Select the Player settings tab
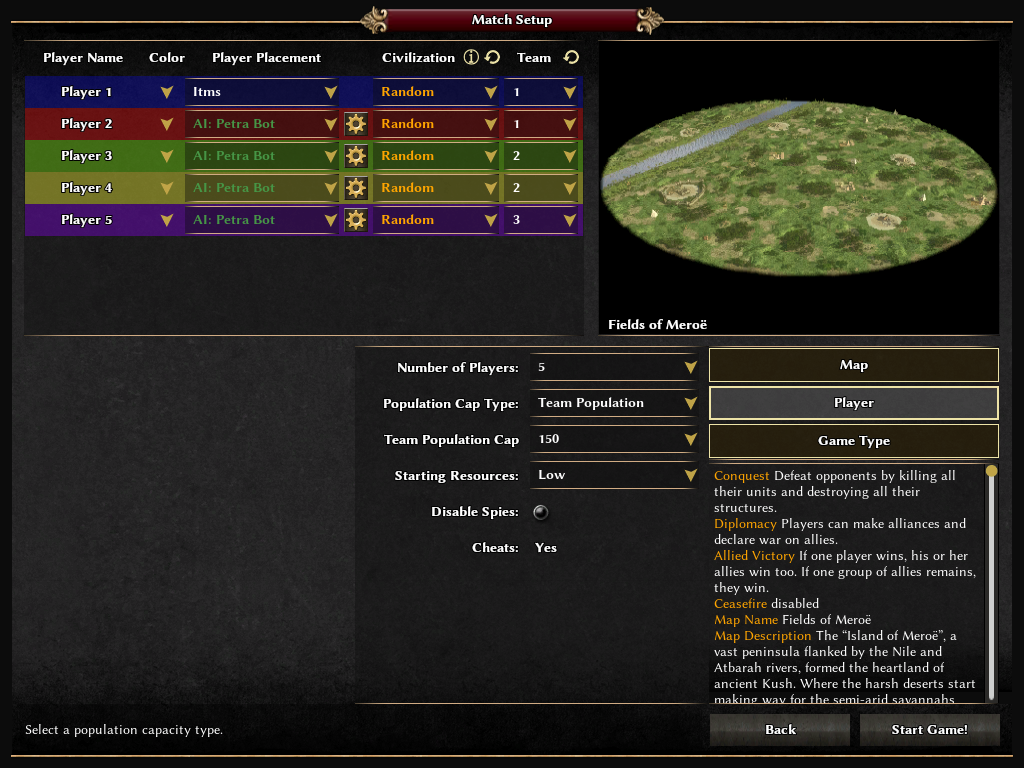 point(853,403)
